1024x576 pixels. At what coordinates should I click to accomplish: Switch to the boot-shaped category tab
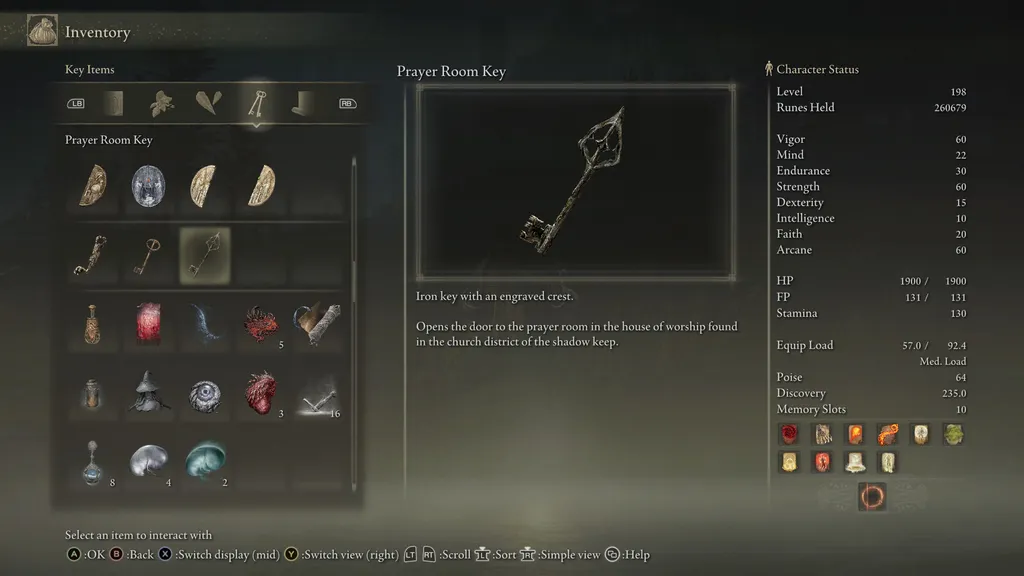point(304,102)
